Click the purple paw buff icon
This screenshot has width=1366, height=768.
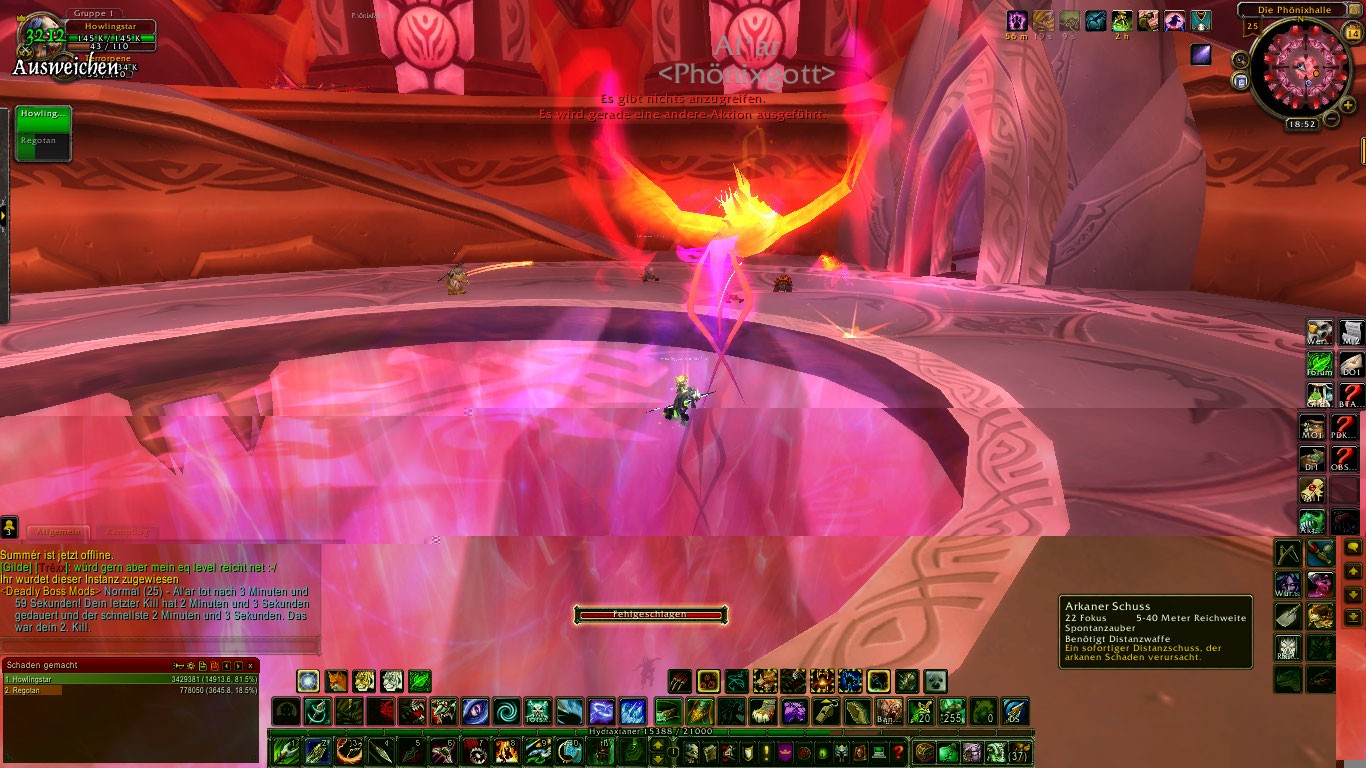point(1016,20)
